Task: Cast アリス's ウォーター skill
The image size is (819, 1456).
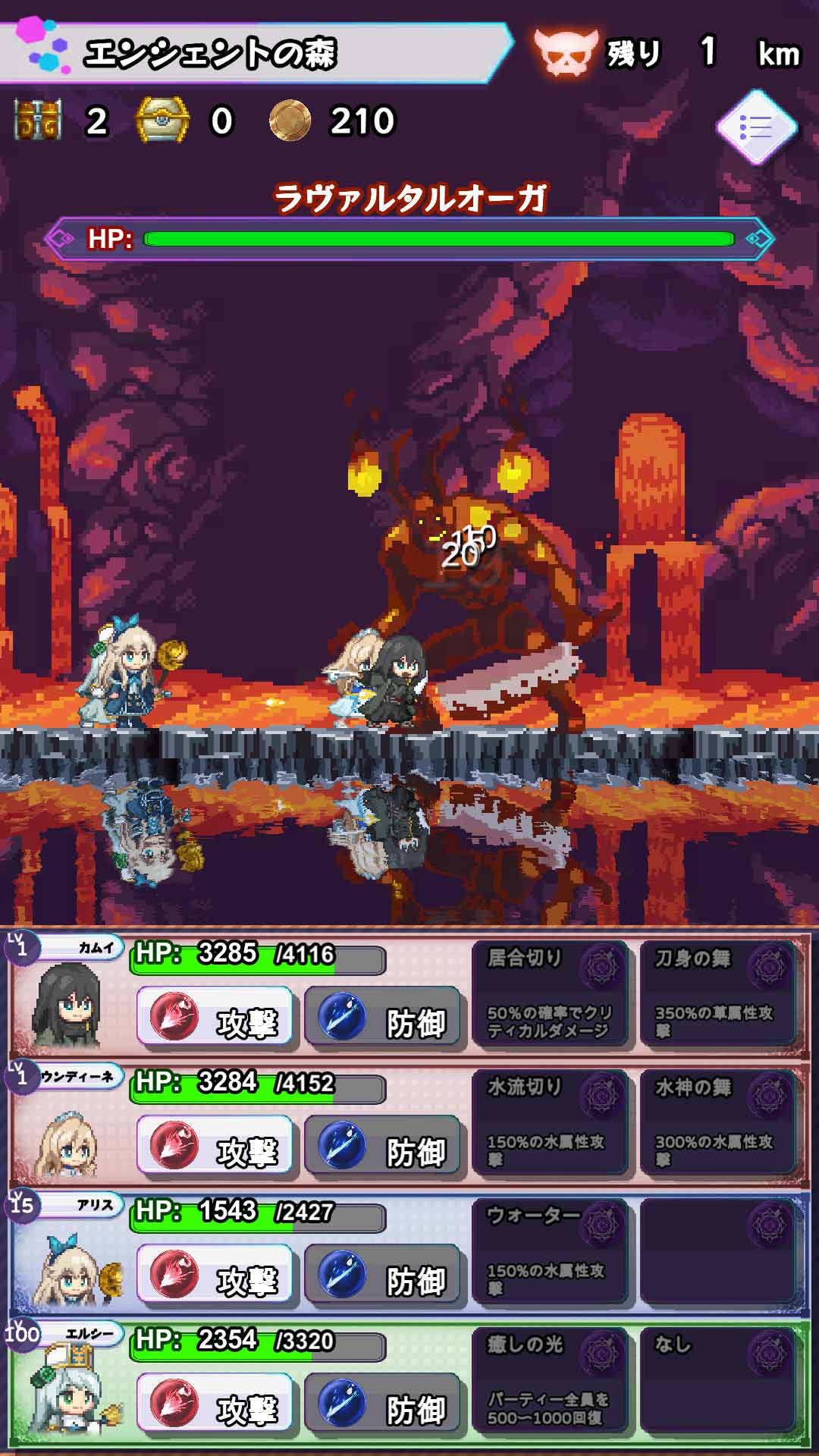Action: pyautogui.click(x=549, y=1253)
